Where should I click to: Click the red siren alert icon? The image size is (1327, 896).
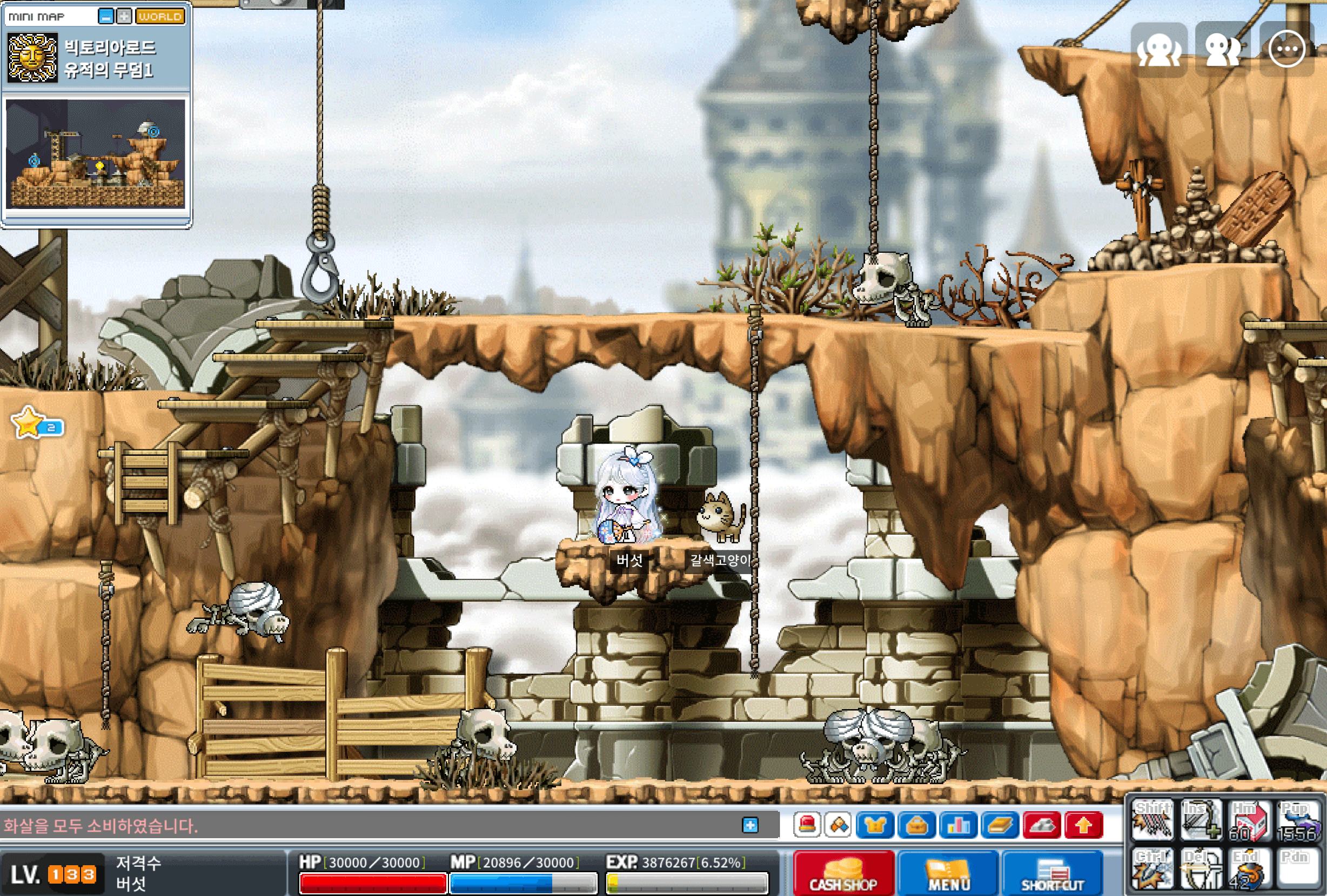click(x=807, y=825)
